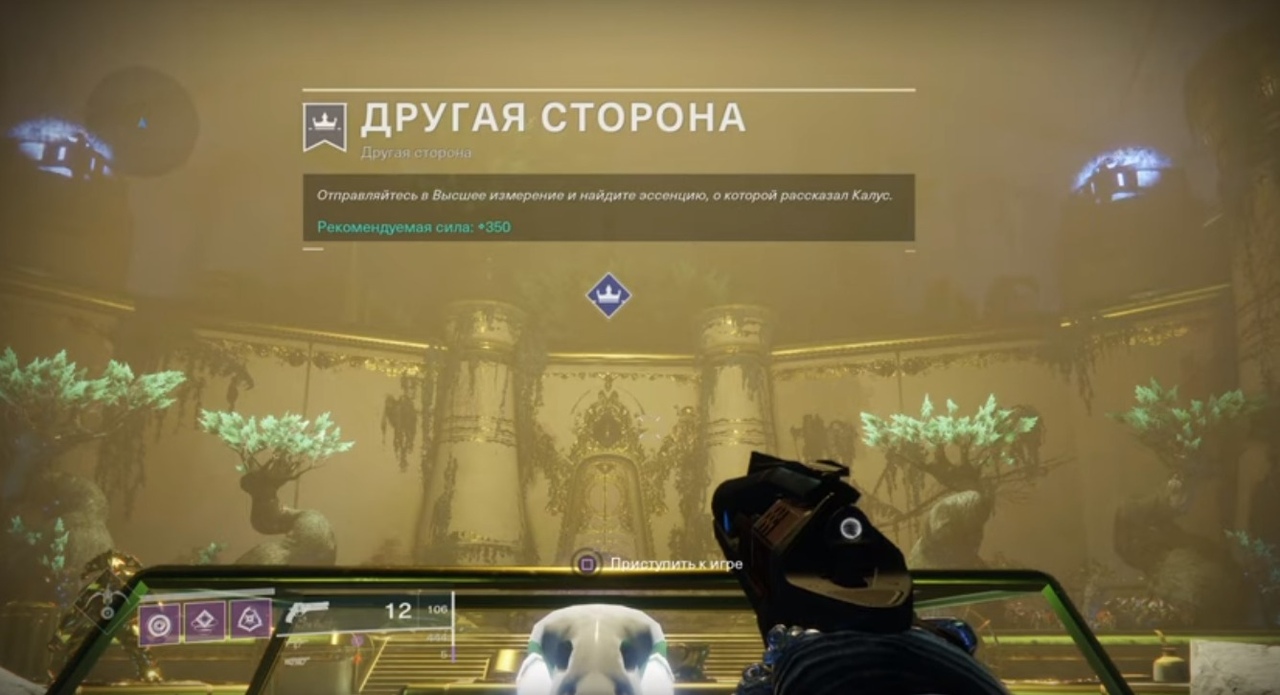Click the blue crown waypoint marker

pos(608,294)
